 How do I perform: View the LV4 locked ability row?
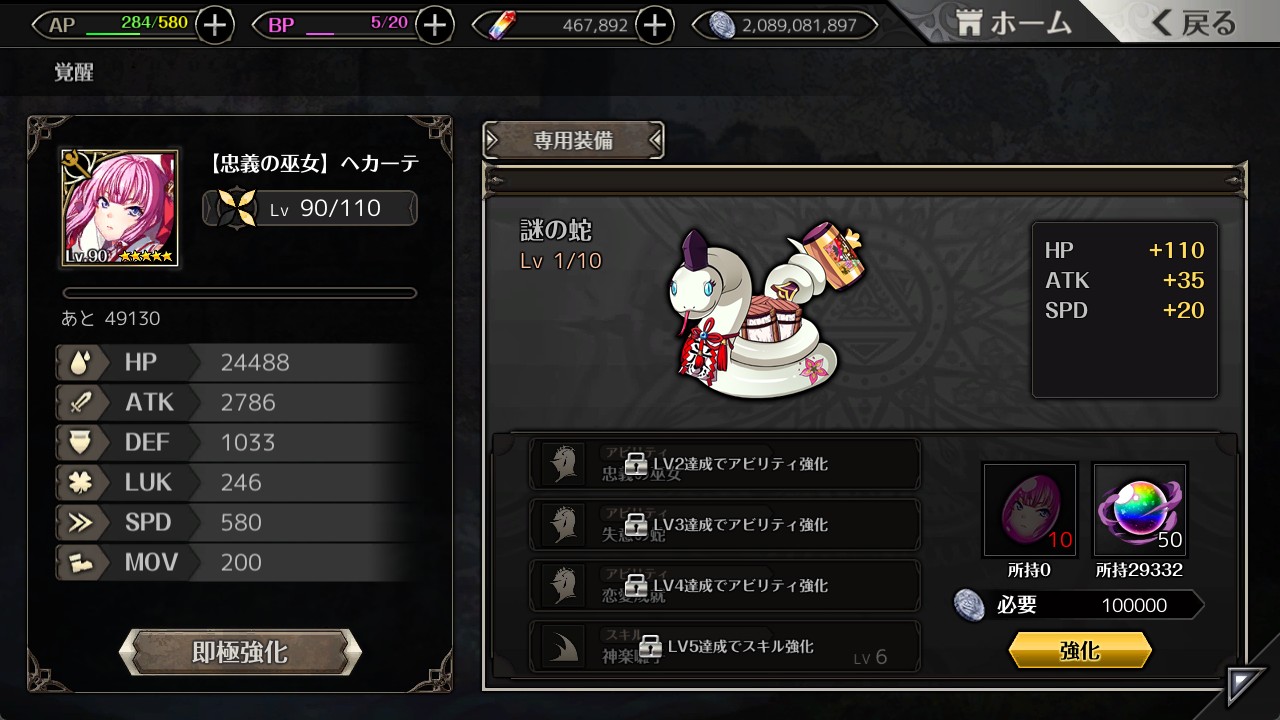724,585
